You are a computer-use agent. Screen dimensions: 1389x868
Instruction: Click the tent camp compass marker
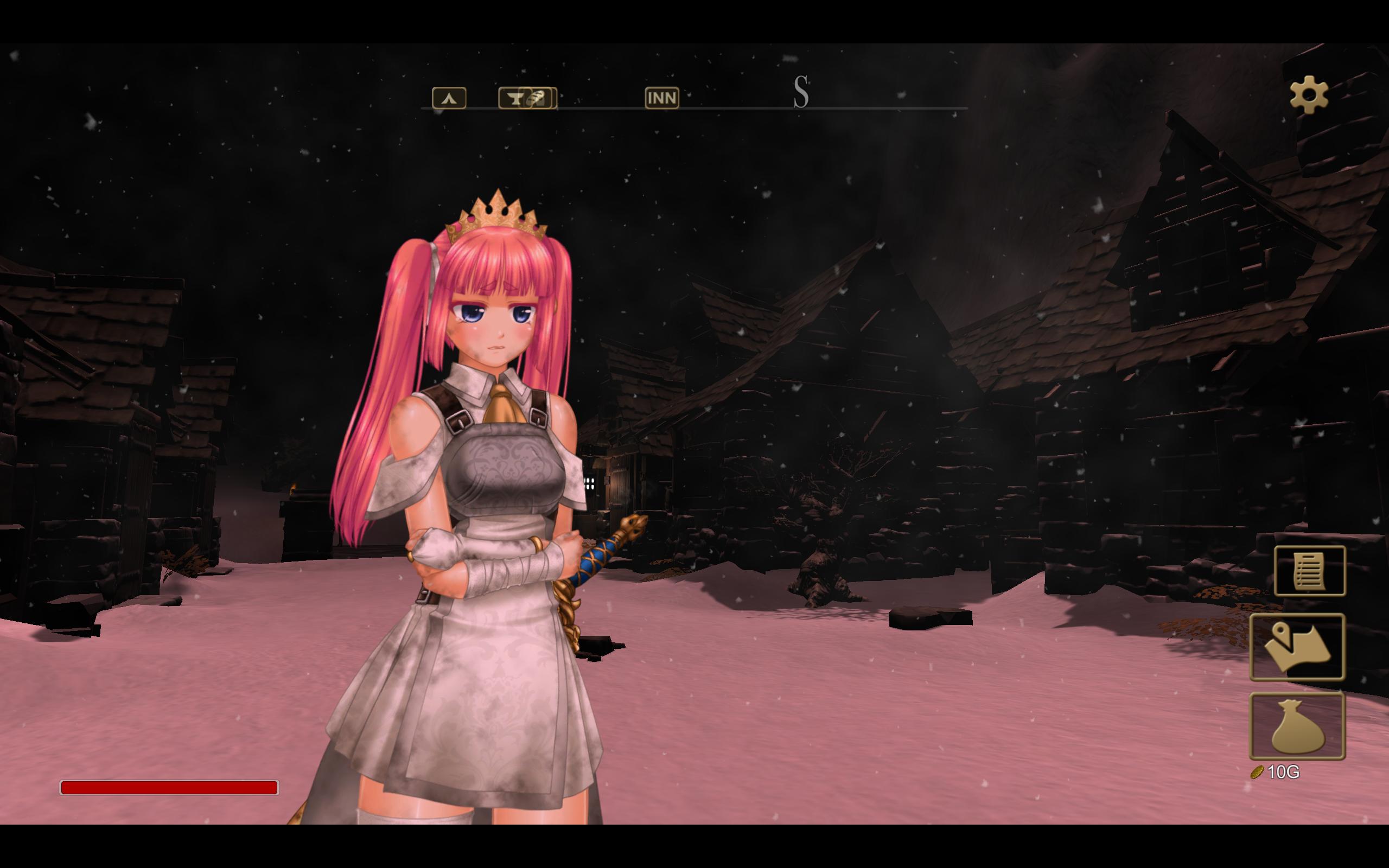(x=449, y=98)
